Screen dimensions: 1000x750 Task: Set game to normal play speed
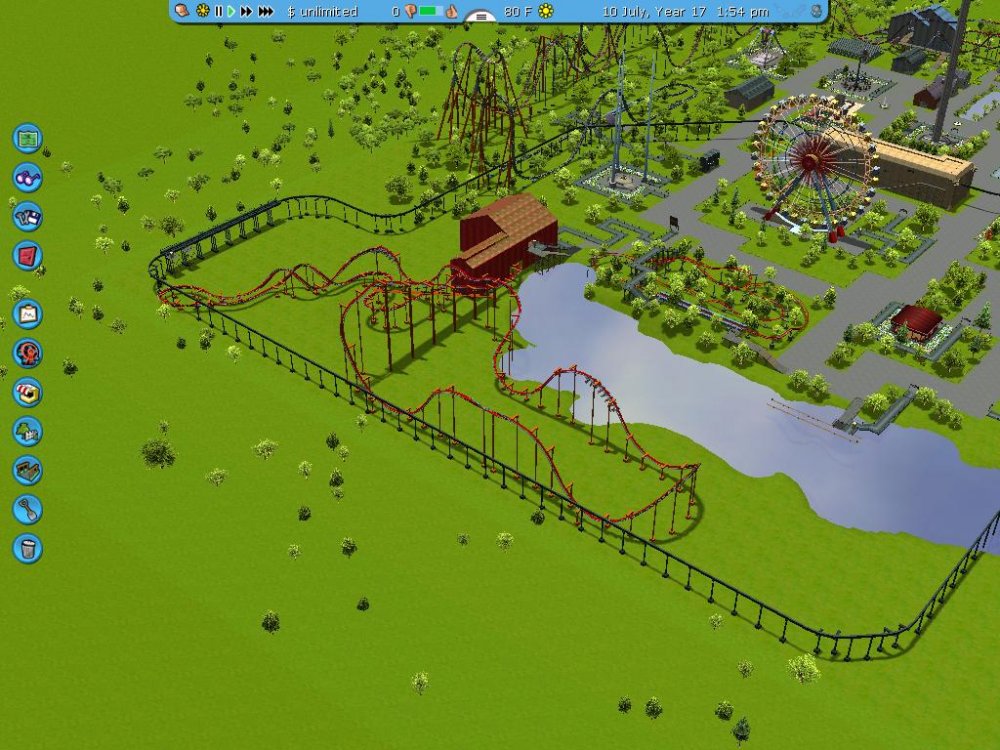coord(231,11)
